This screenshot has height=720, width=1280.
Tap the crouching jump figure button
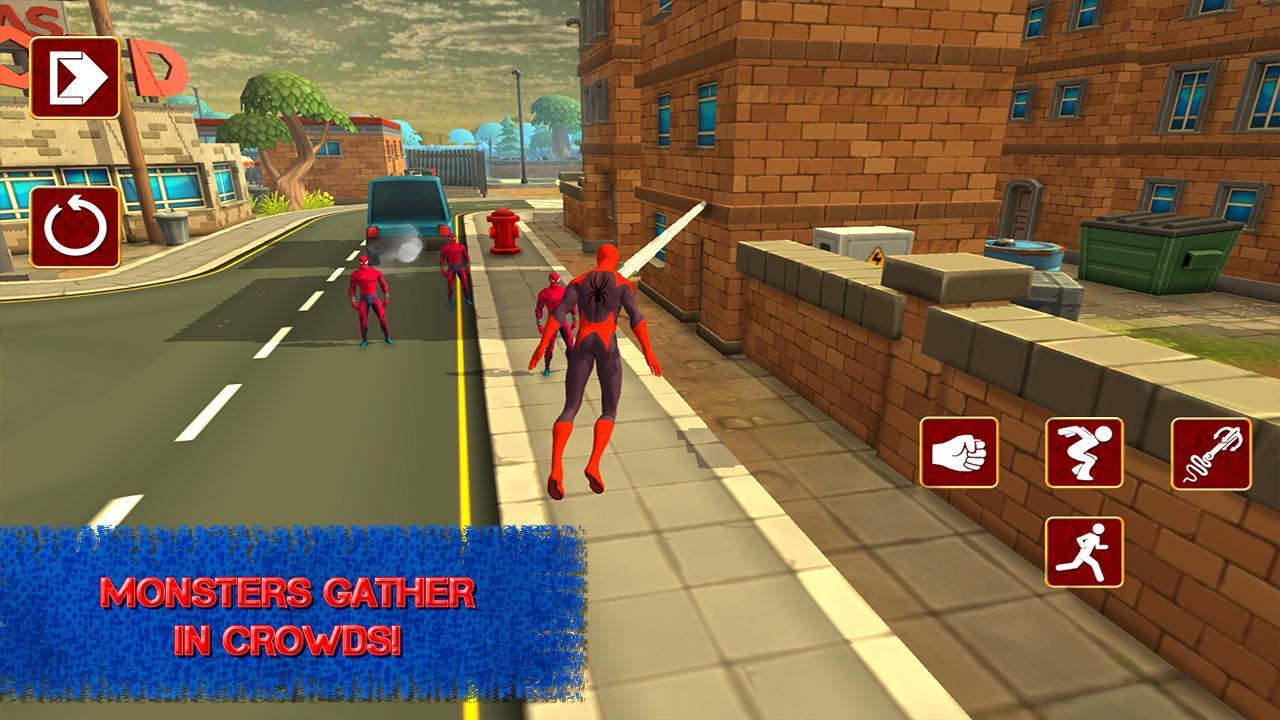coord(1087,454)
